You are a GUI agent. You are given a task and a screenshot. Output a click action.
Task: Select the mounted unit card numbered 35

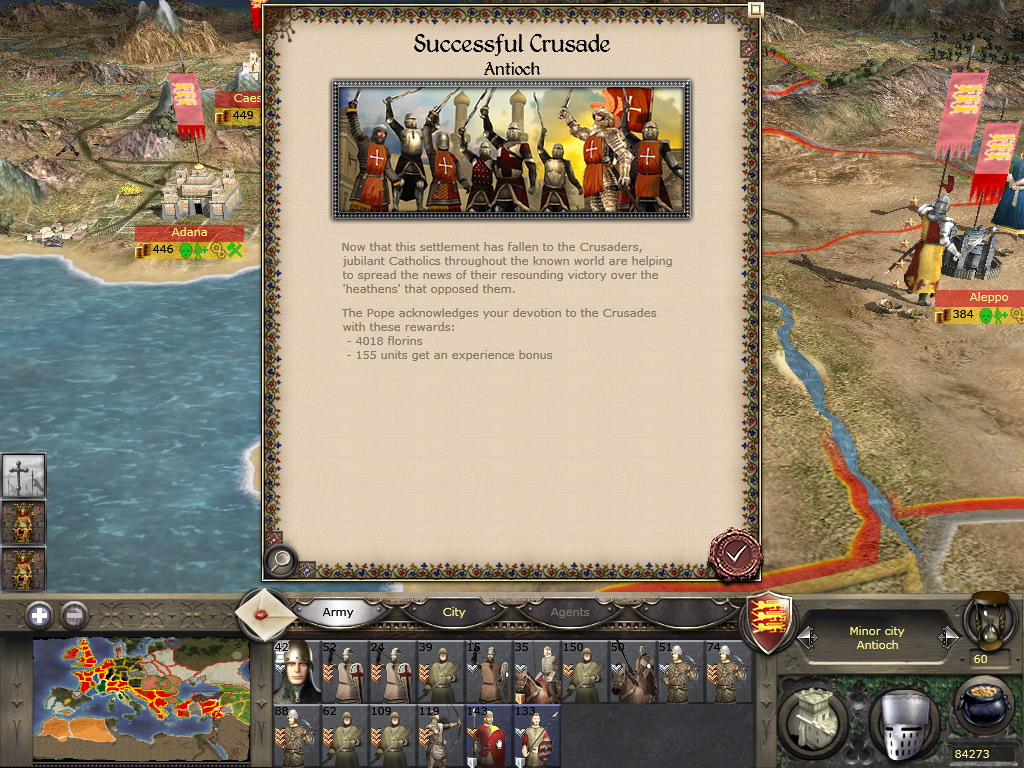(537, 672)
